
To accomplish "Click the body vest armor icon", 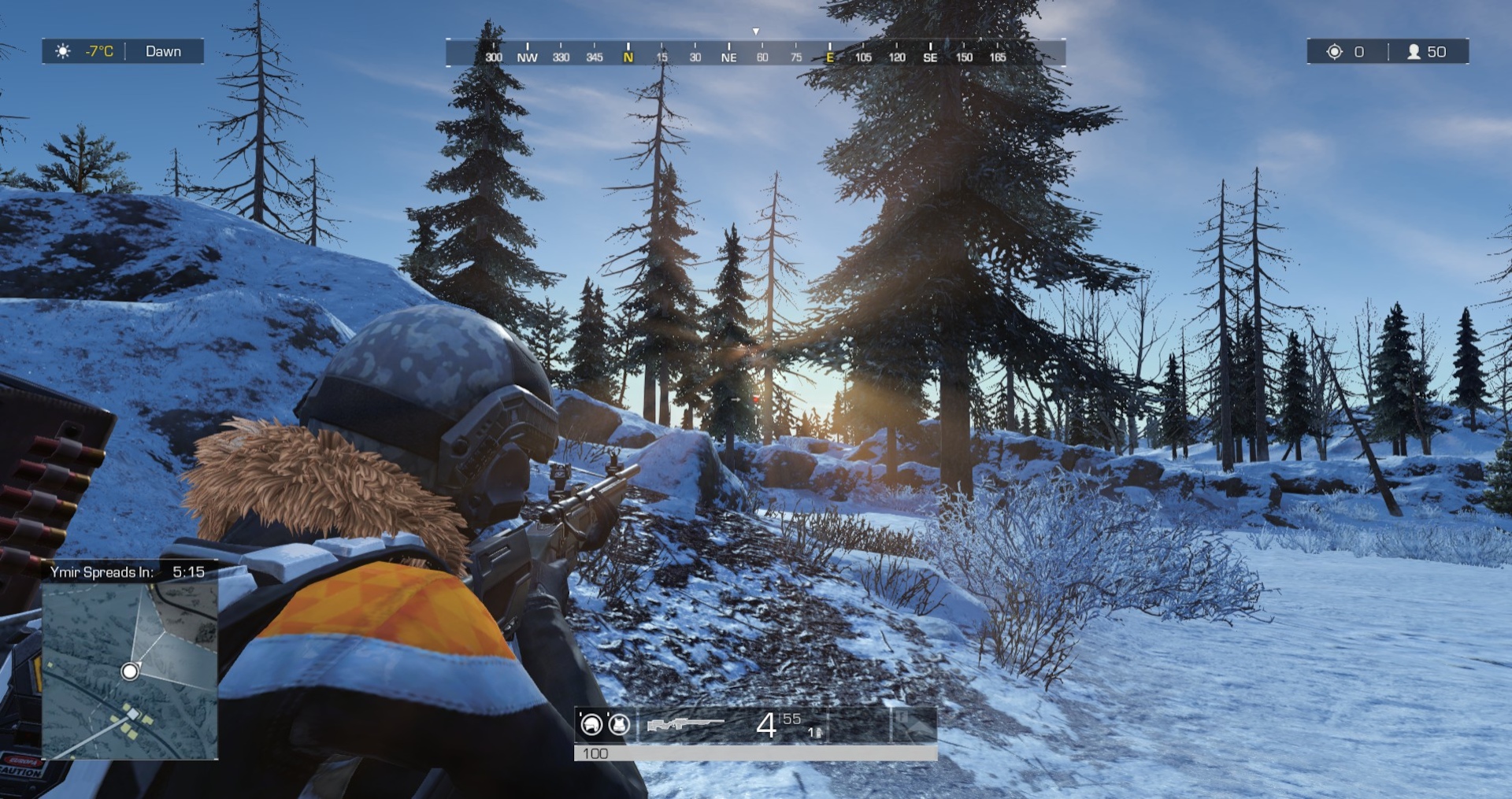I will point(620,724).
